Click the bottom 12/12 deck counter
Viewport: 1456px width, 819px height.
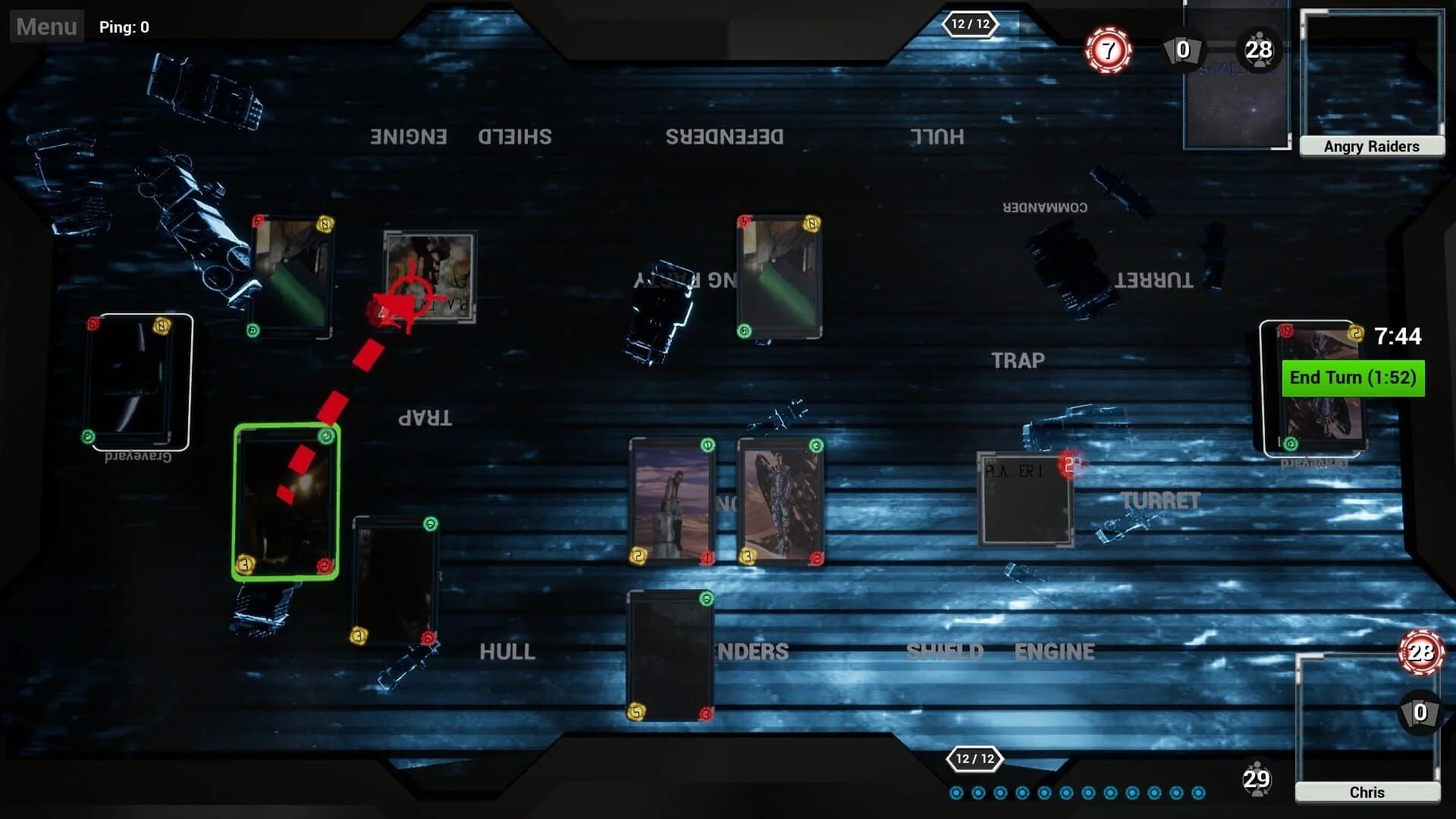click(x=974, y=759)
